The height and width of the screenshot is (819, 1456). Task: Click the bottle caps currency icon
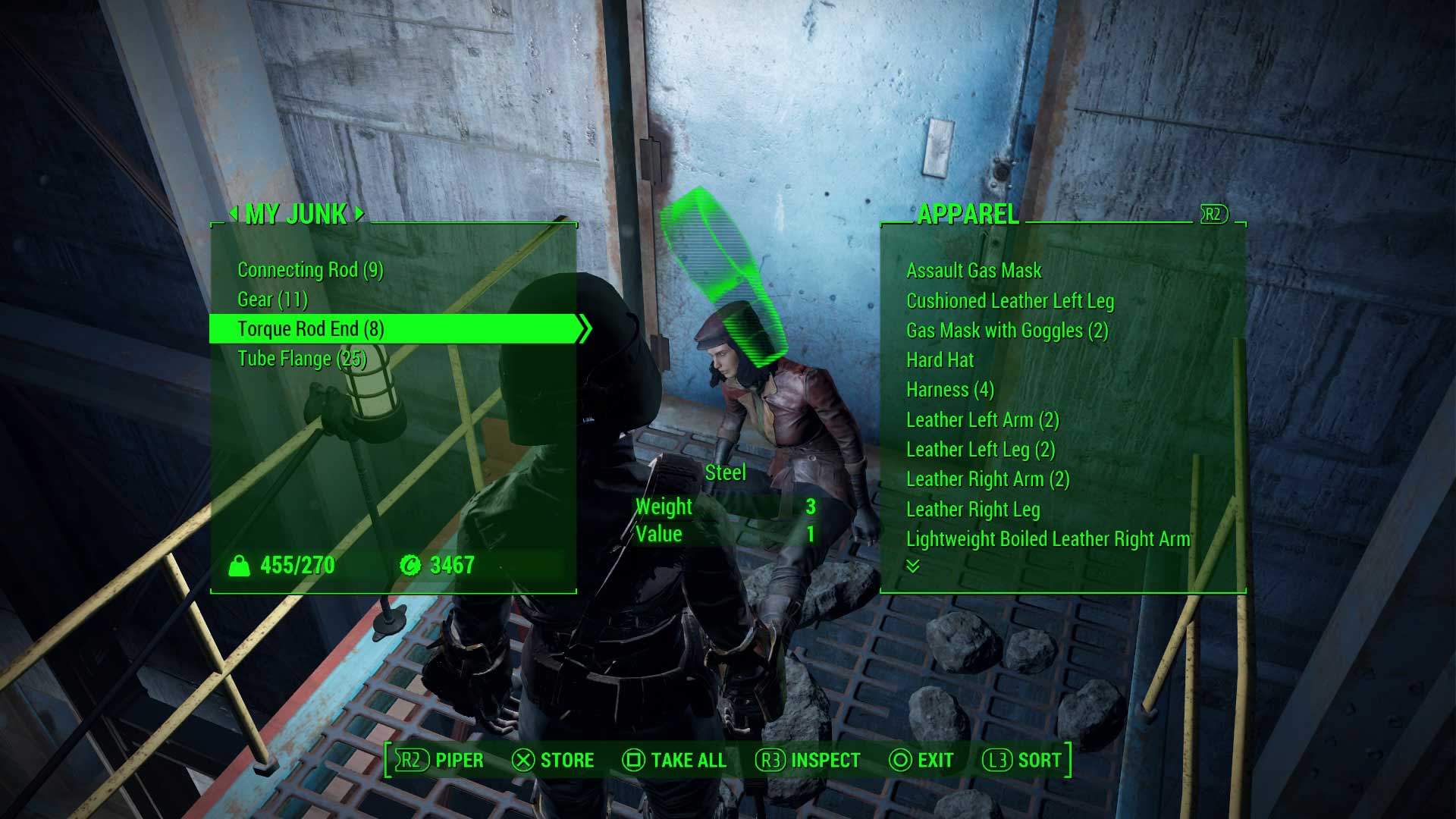(410, 564)
